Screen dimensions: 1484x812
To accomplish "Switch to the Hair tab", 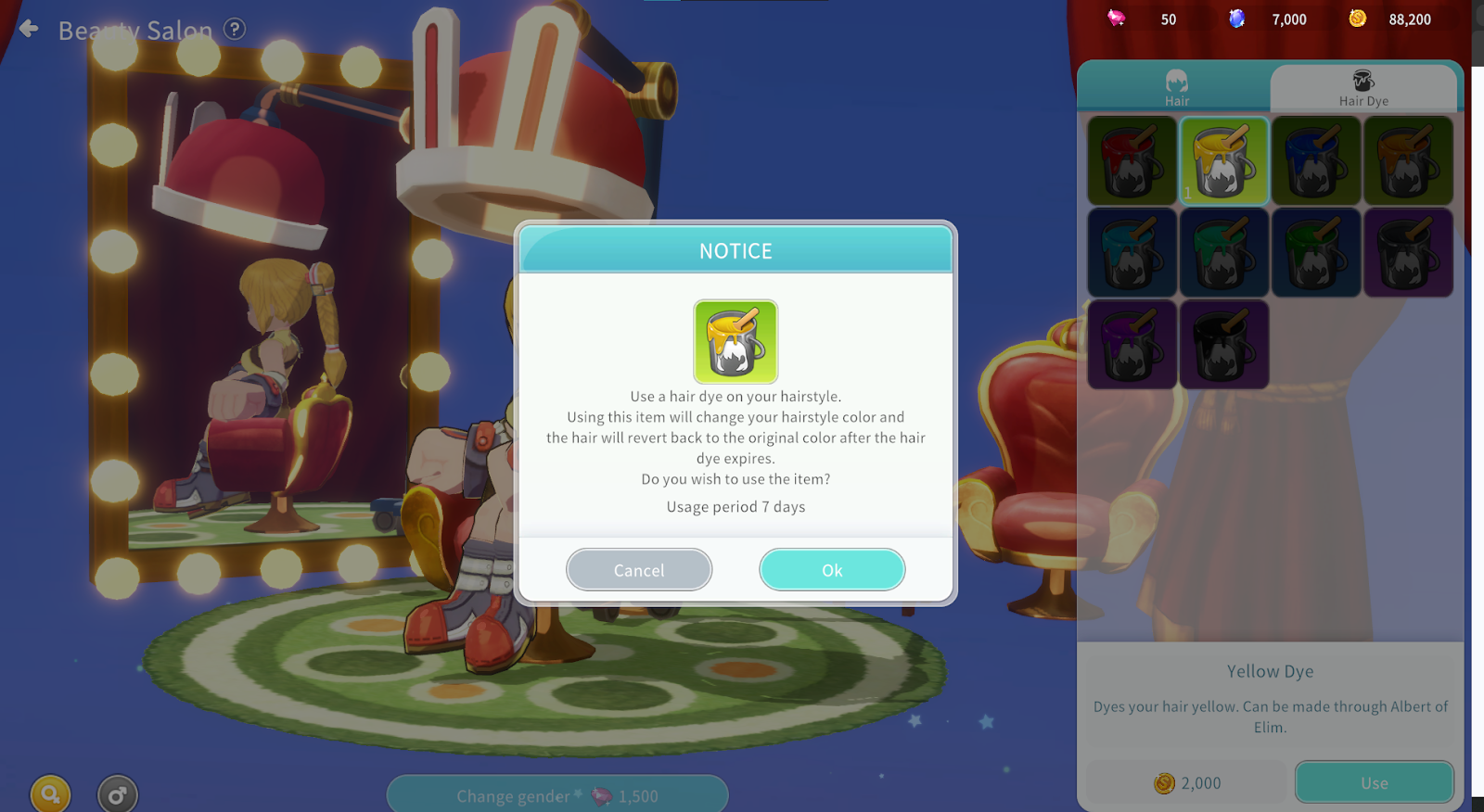I will click(x=1176, y=88).
